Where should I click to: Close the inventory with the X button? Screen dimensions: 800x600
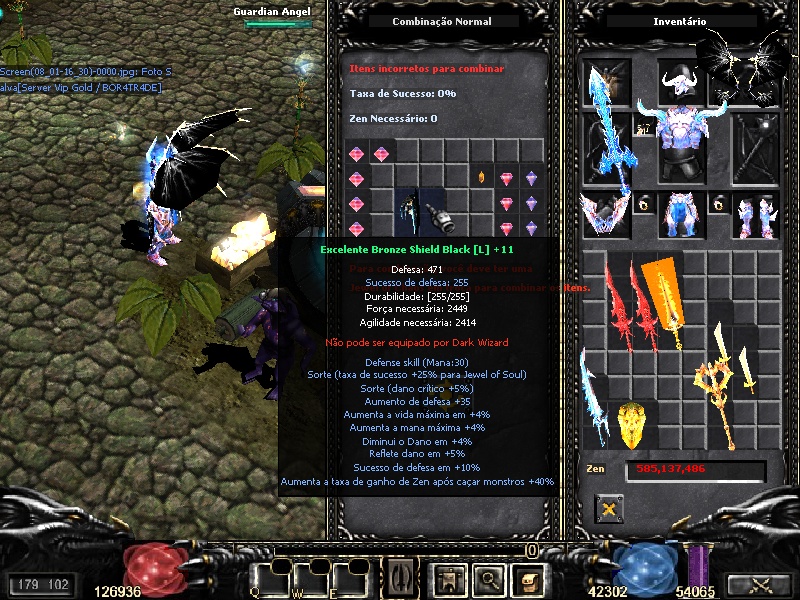pyautogui.click(x=607, y=510)
